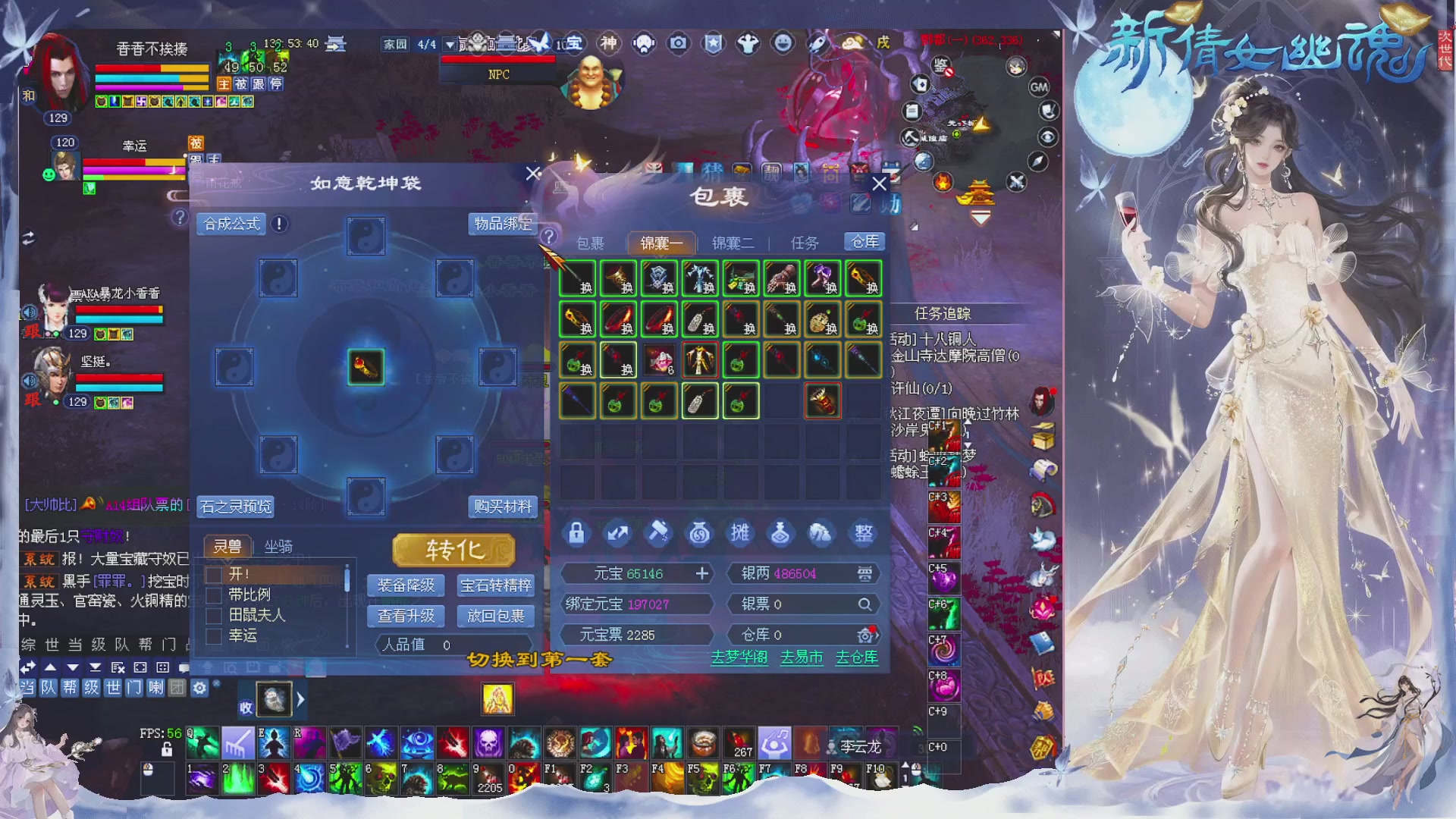Click the camera screenshot icon in the top toolbar
The height and width of the screenshot is (819, 1456).
pyautogui.click(x=677, y=43)
